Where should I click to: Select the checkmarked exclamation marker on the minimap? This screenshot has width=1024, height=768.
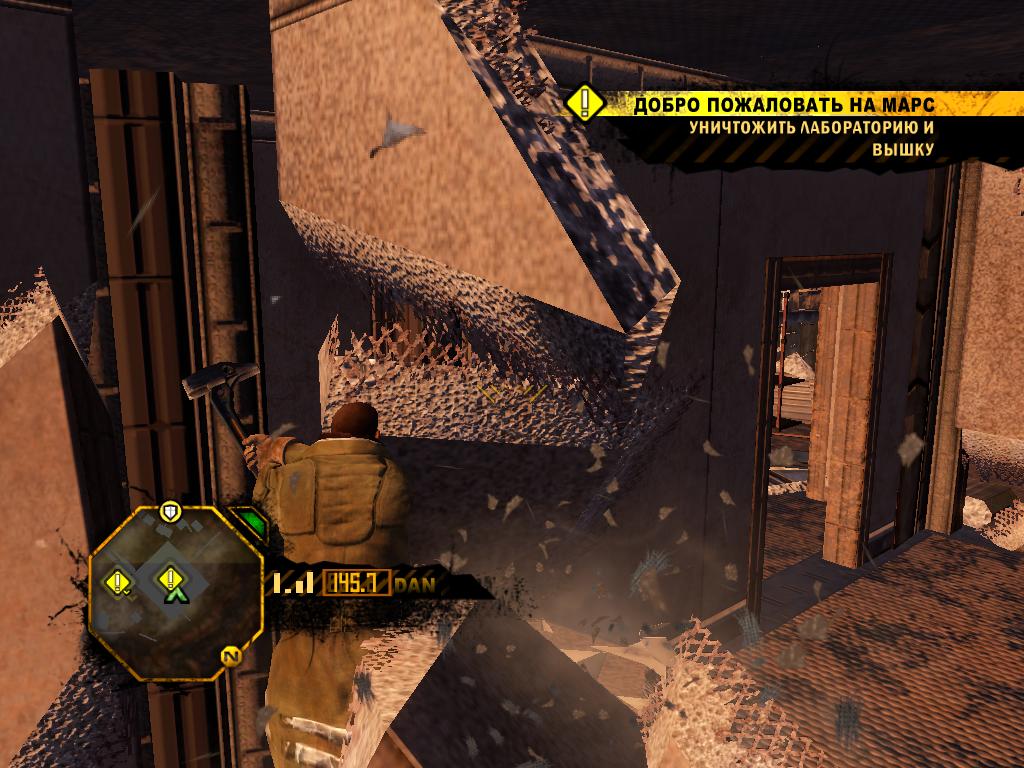click(120, 581)
